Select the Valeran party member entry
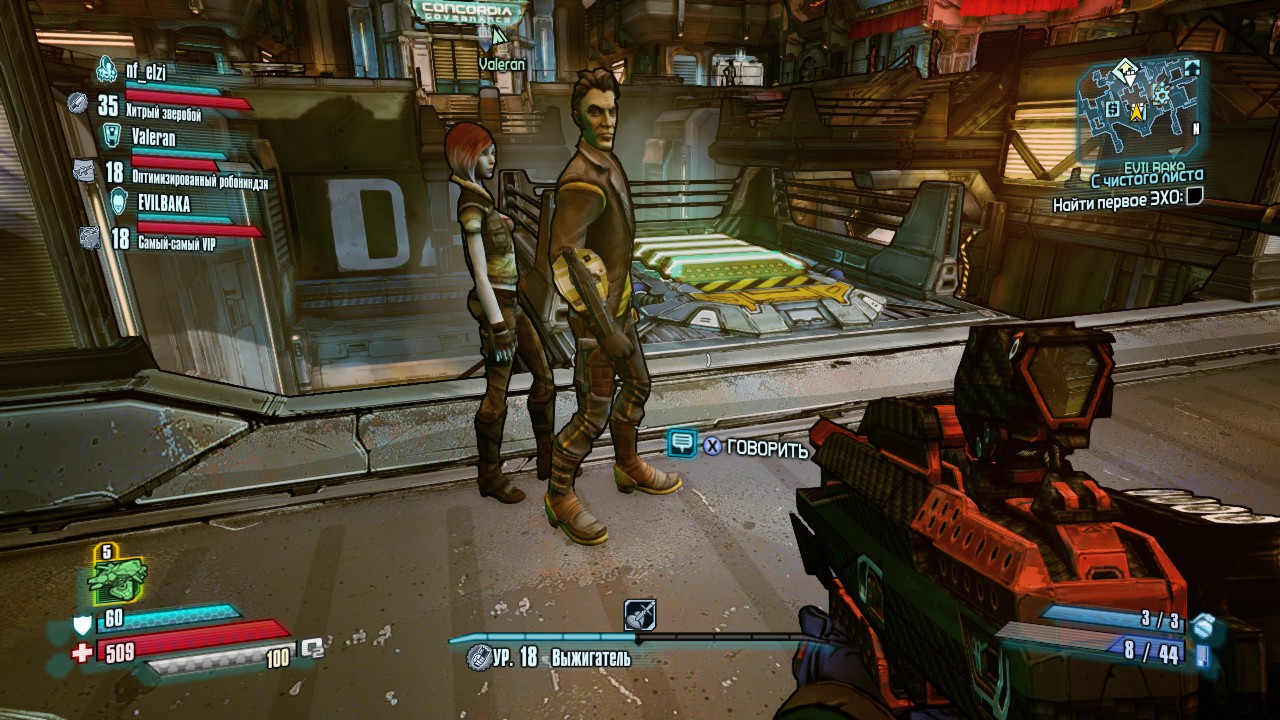 tap(153, 137)
